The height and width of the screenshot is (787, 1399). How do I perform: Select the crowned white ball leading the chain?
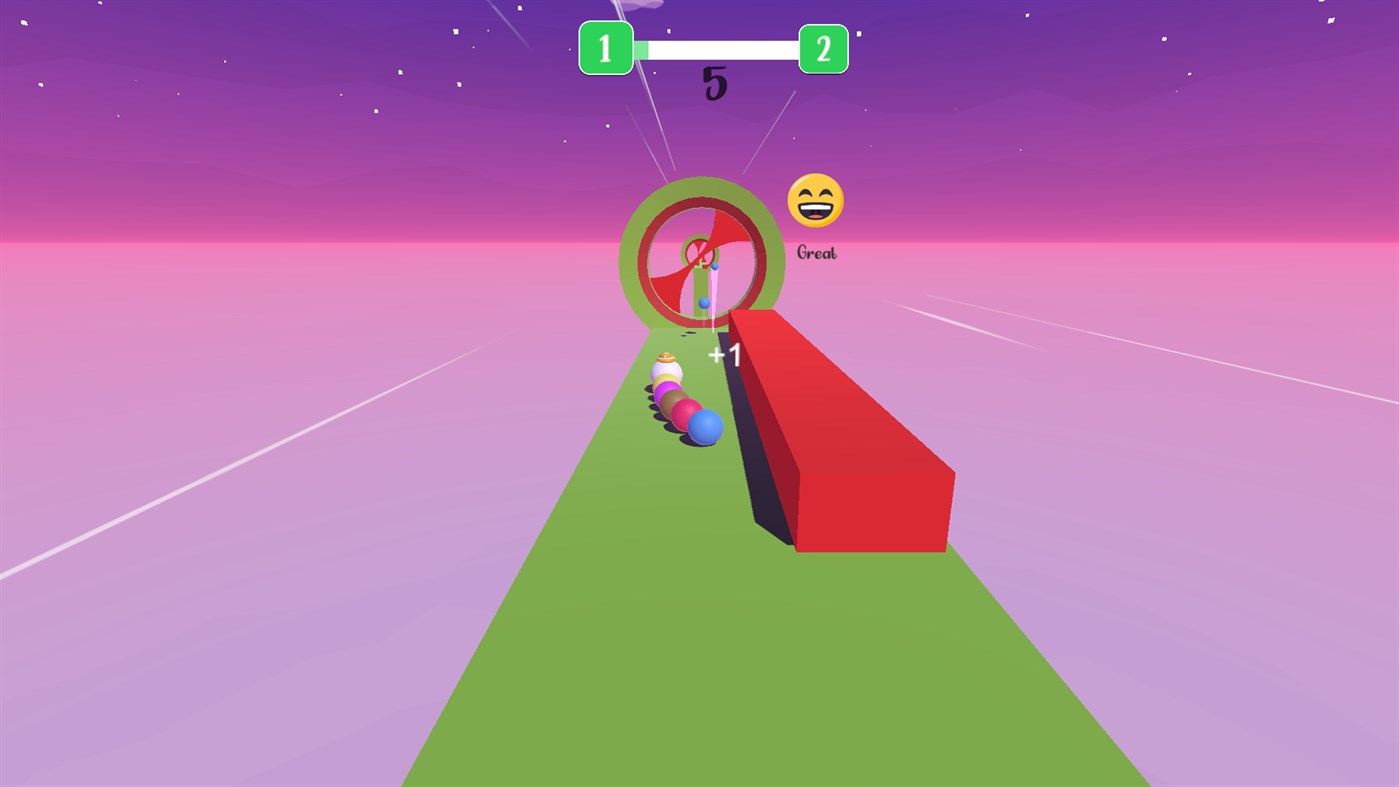point(665,368)
